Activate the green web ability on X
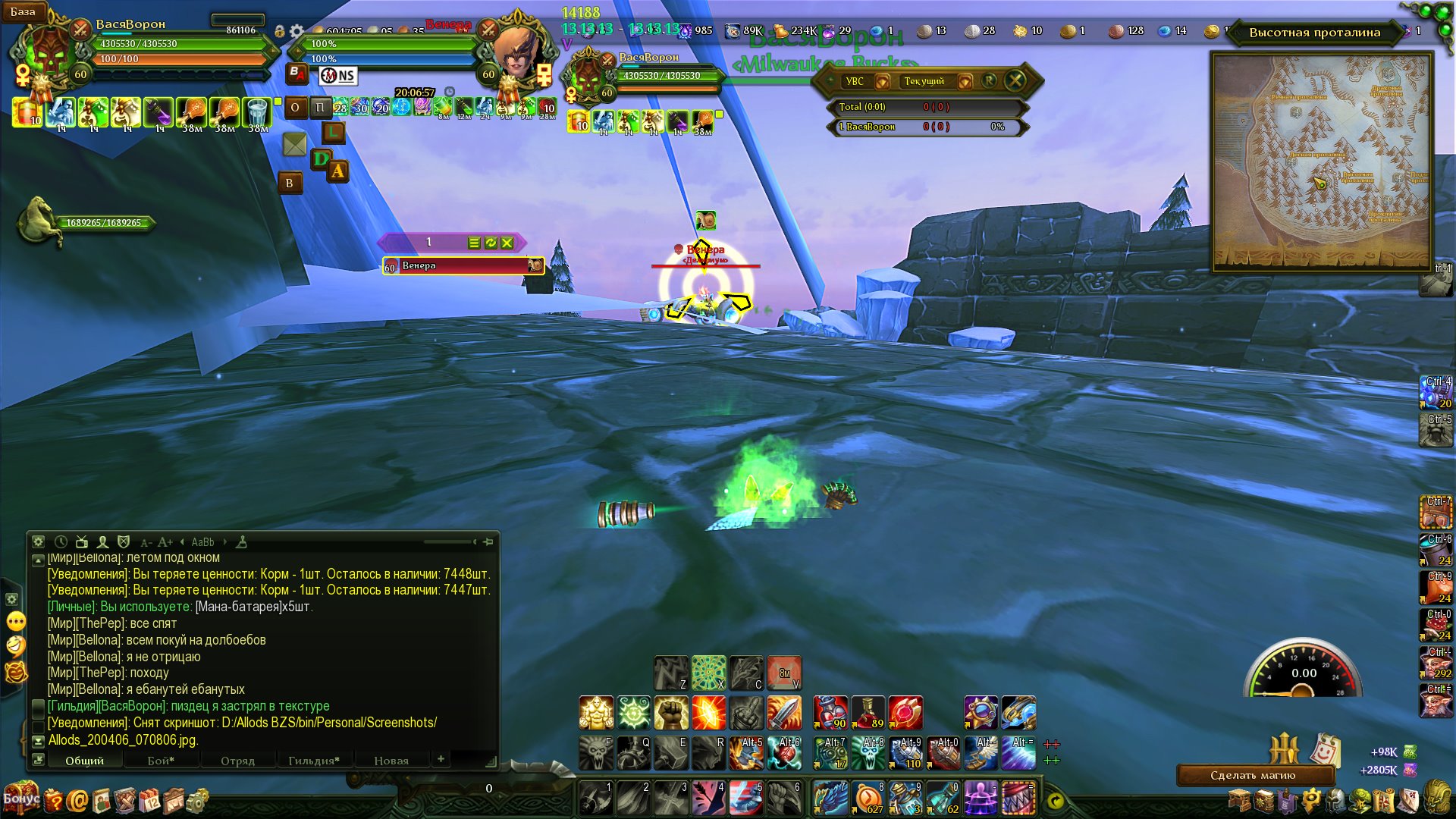 click(708, 673)
